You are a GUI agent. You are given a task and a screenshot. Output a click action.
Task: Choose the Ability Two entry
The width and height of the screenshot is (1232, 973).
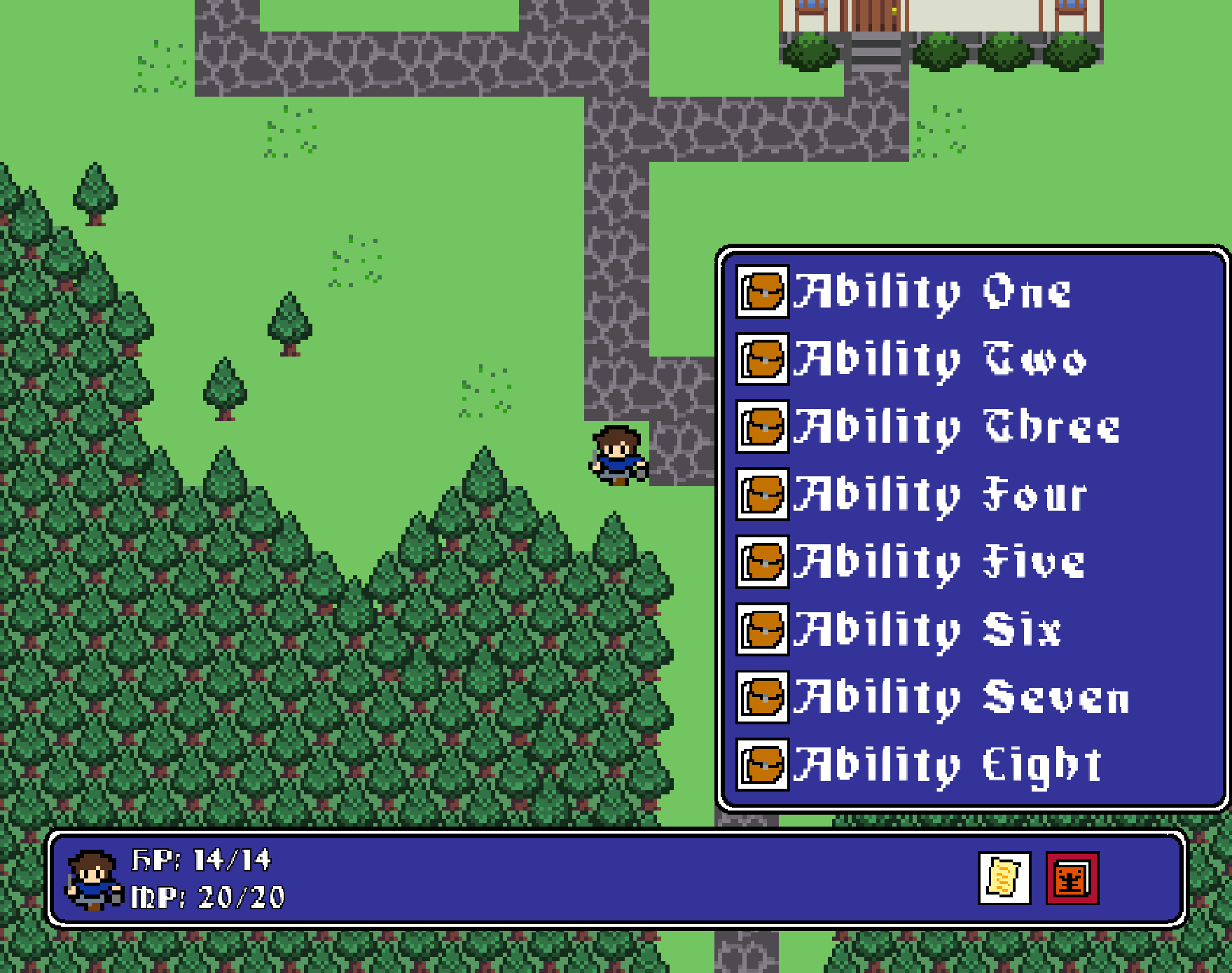coord(911,359)
